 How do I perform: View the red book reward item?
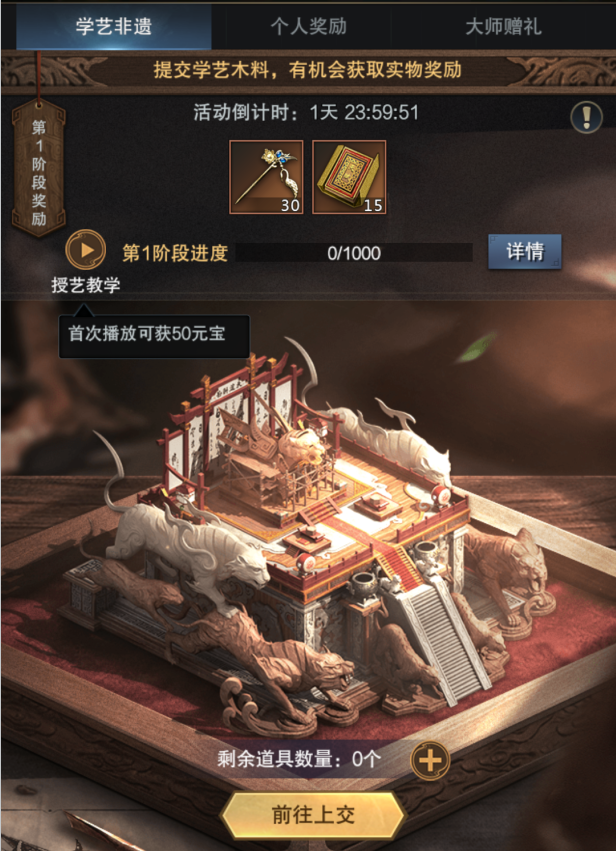point(349,177)
